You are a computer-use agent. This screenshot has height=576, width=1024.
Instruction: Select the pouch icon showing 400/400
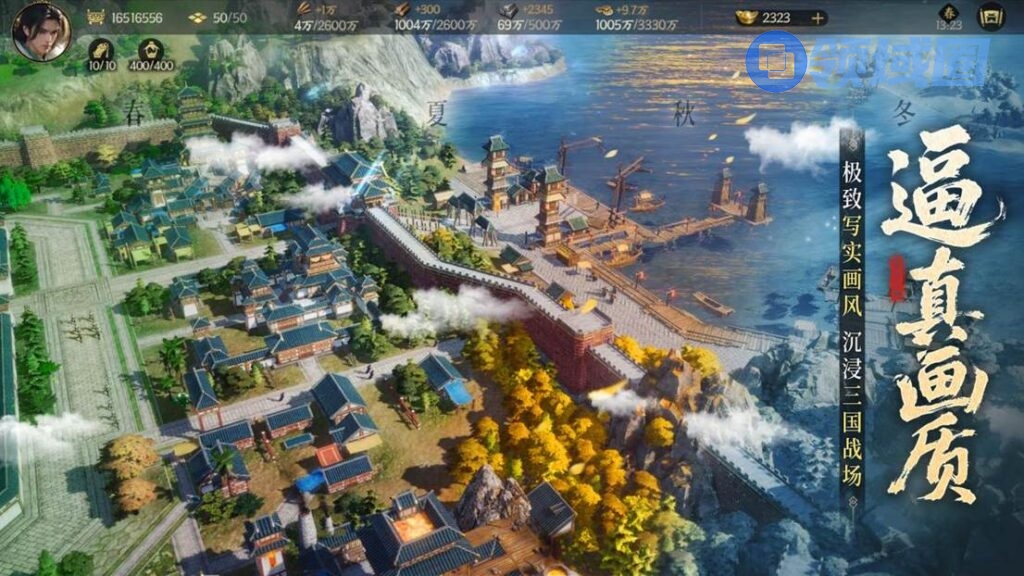[152, 52]
